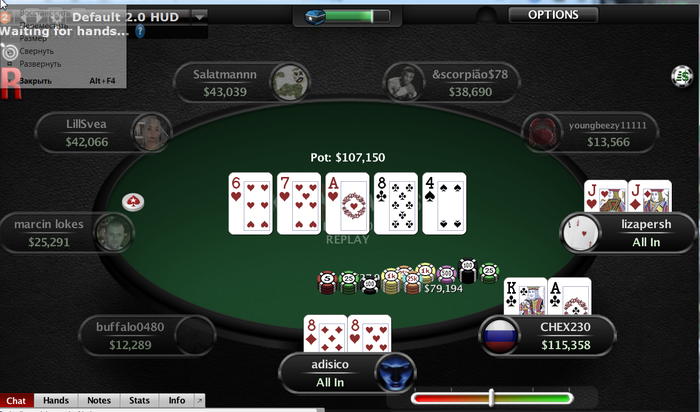The height and width of the screenshot is (412, 700).
Task: Open the green cashier chip icon
Action: 682,75
